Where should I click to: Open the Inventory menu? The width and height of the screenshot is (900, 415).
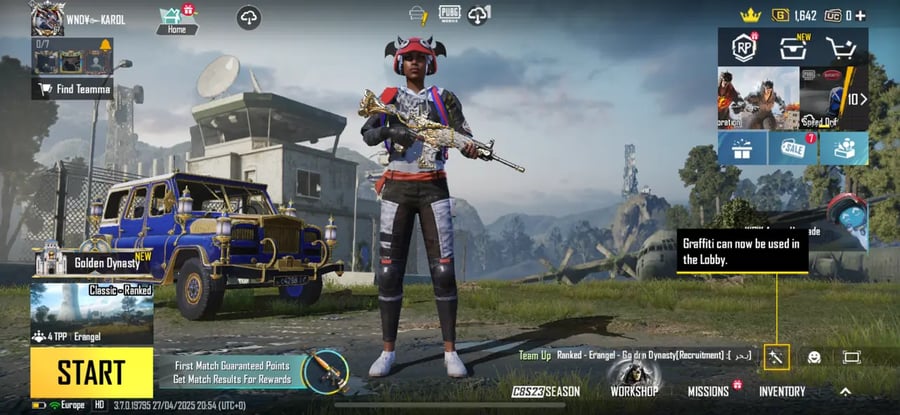tap(782, 391)
